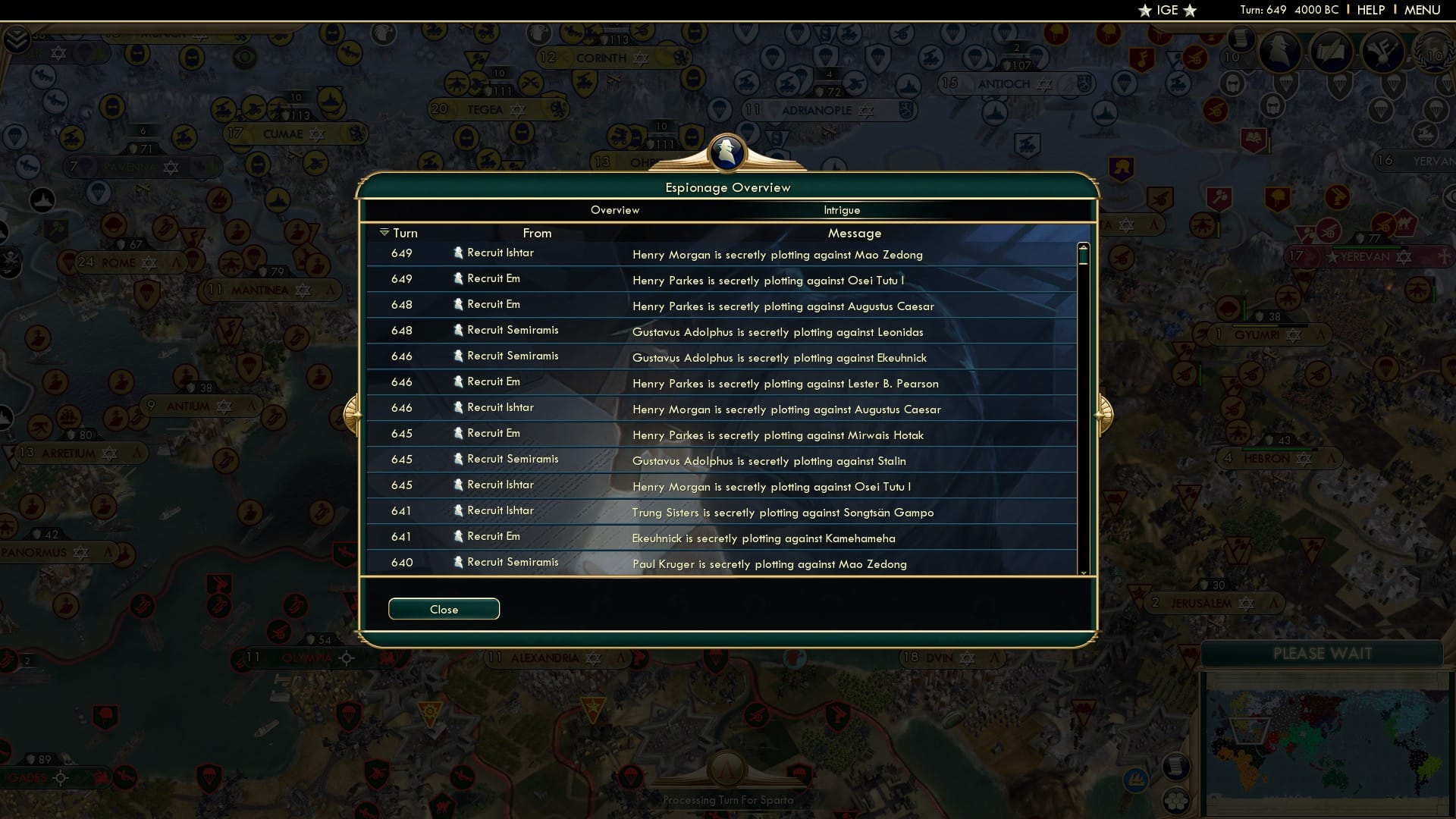Image resolution: width=1456 pixels, height=819 pixels.
Task: Click the spy icon beside Recruit Semiramis on turn 648
Action: pos(458,330)
